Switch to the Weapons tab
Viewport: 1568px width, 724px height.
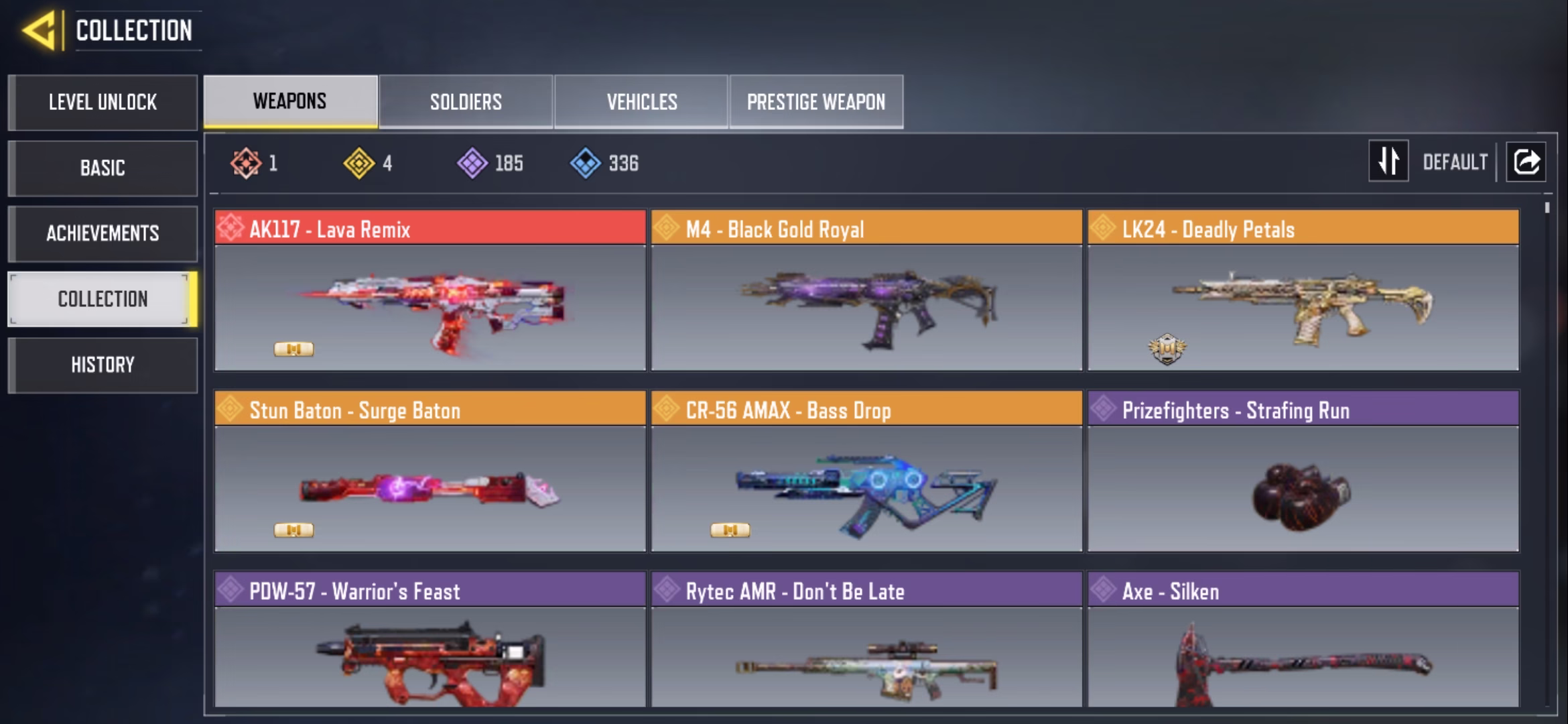click(290, 101)
